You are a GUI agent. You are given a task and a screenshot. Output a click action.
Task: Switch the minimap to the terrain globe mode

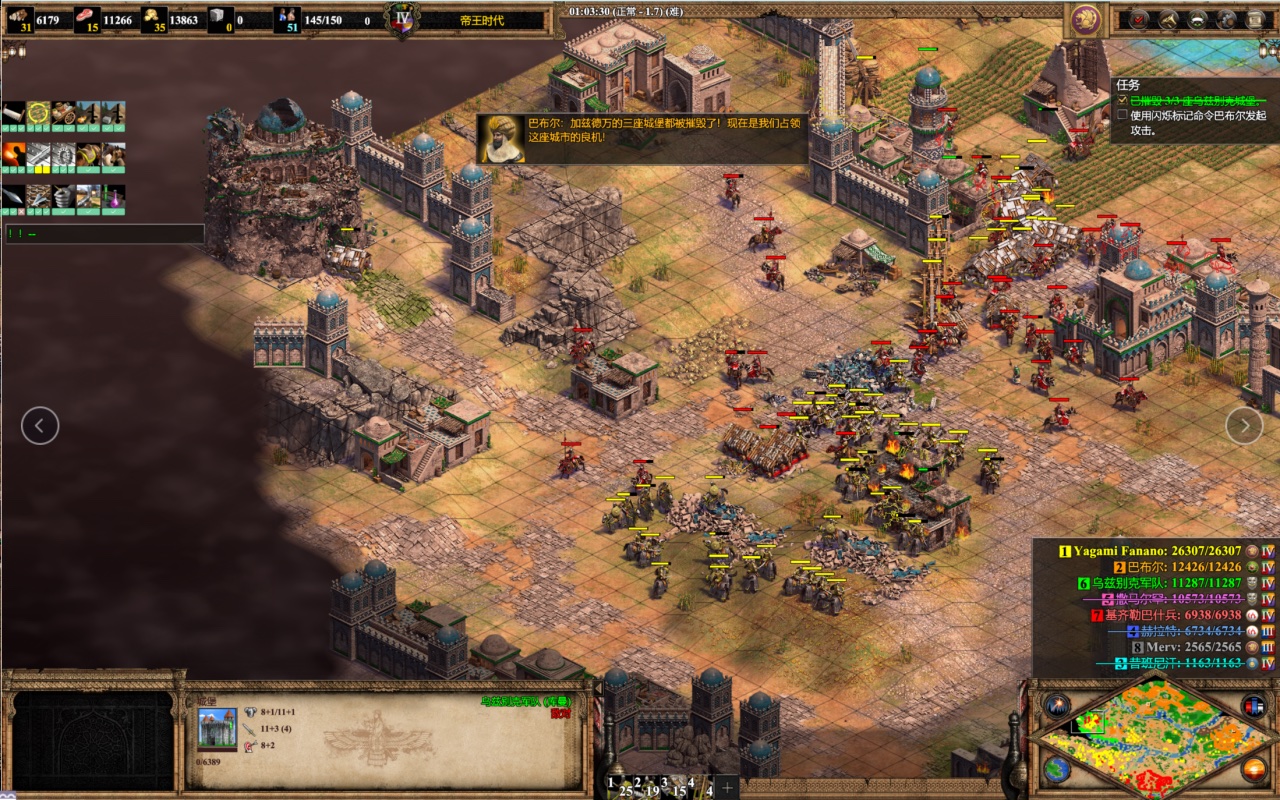(x=1057, y=768)
